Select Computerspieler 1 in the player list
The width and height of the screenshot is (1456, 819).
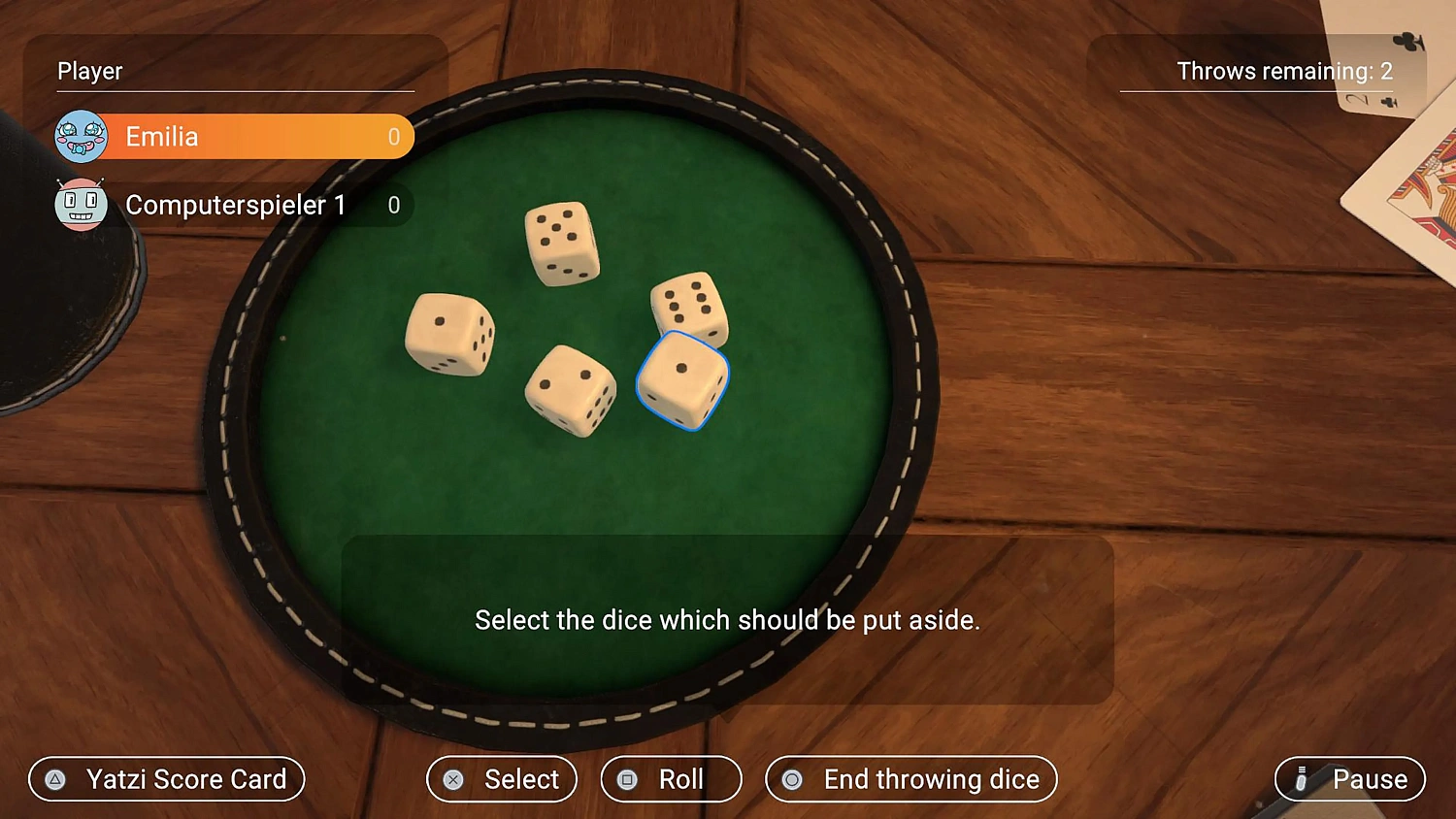coord(233,205)
